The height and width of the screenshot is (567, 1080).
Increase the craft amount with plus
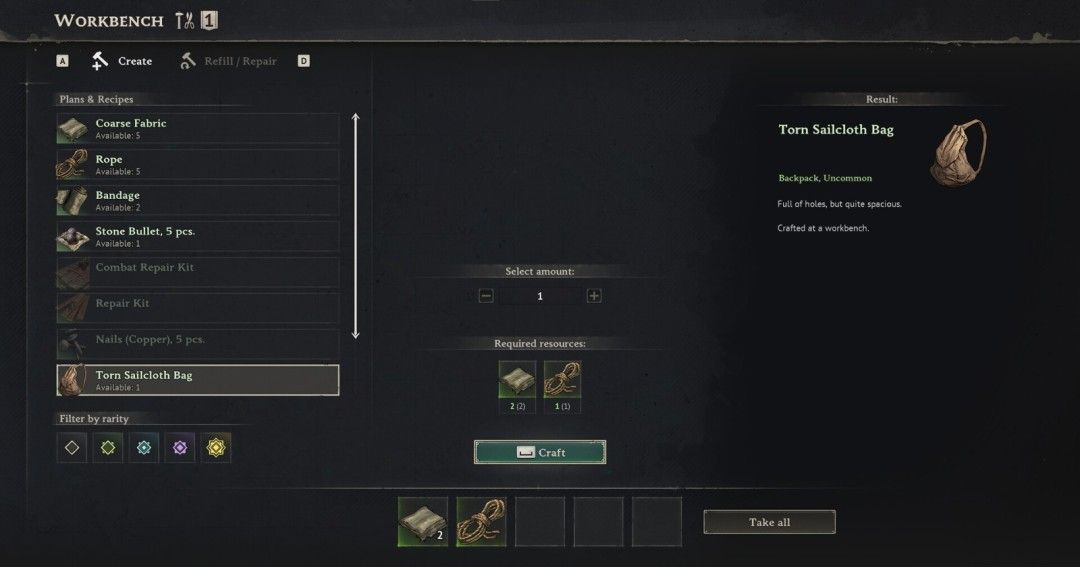(594, 296)
